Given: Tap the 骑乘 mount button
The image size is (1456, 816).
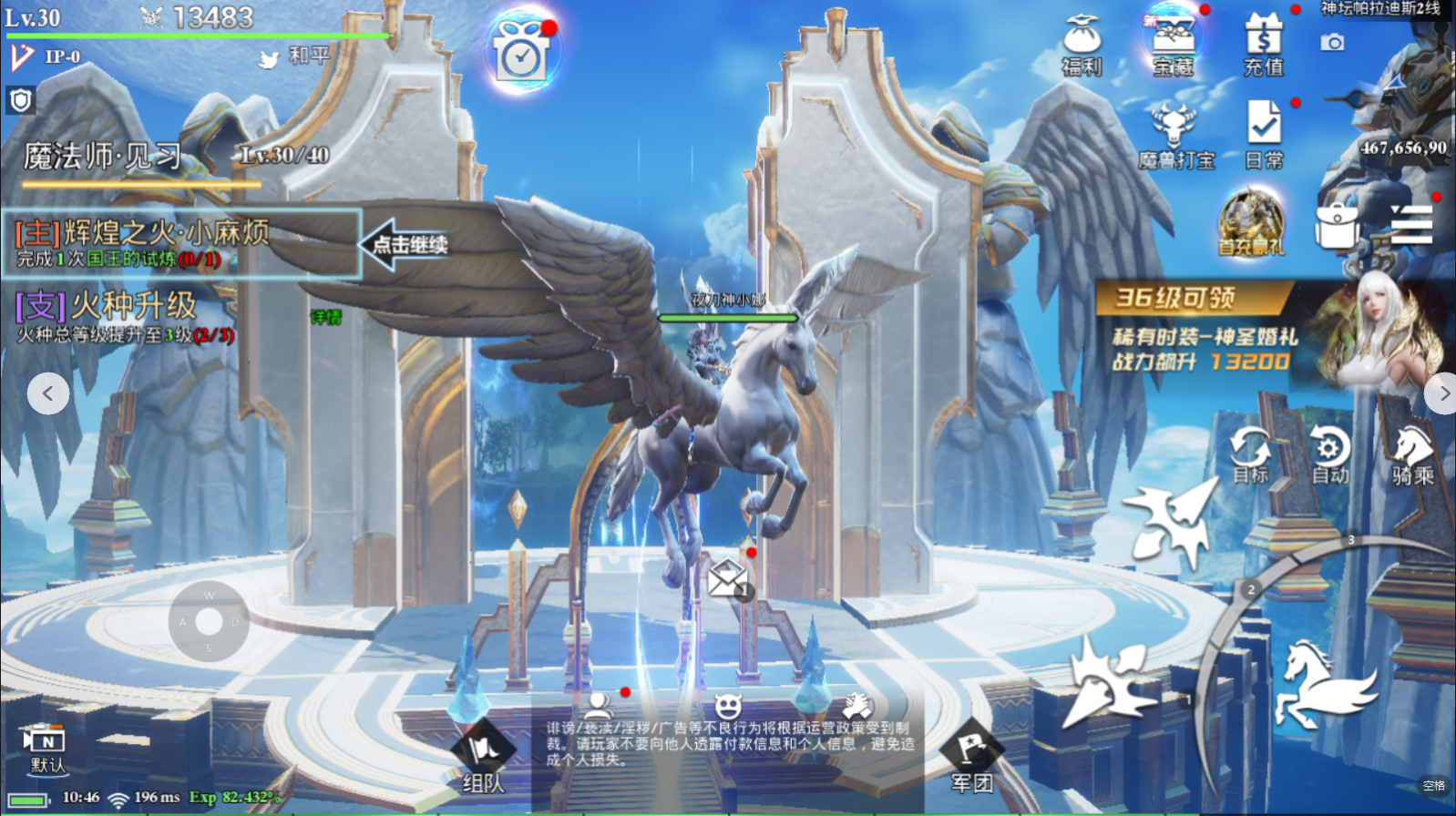Looking at the screenshot, I should 1412,455.
